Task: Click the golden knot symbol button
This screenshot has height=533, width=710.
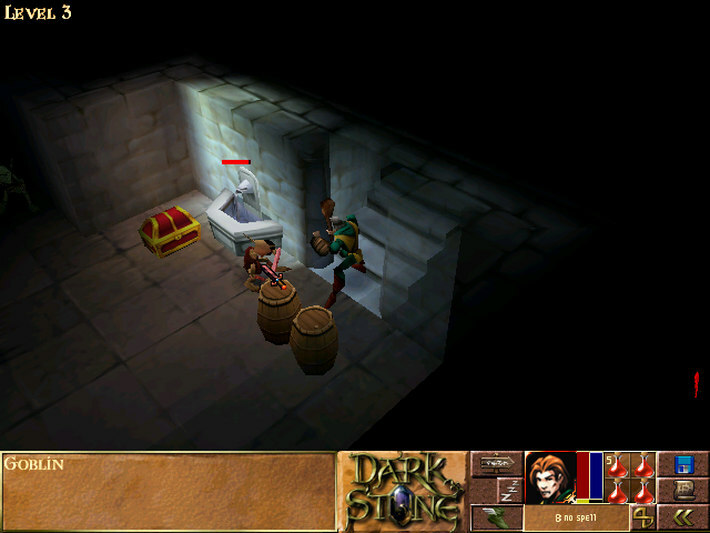Action: point(643,517)
